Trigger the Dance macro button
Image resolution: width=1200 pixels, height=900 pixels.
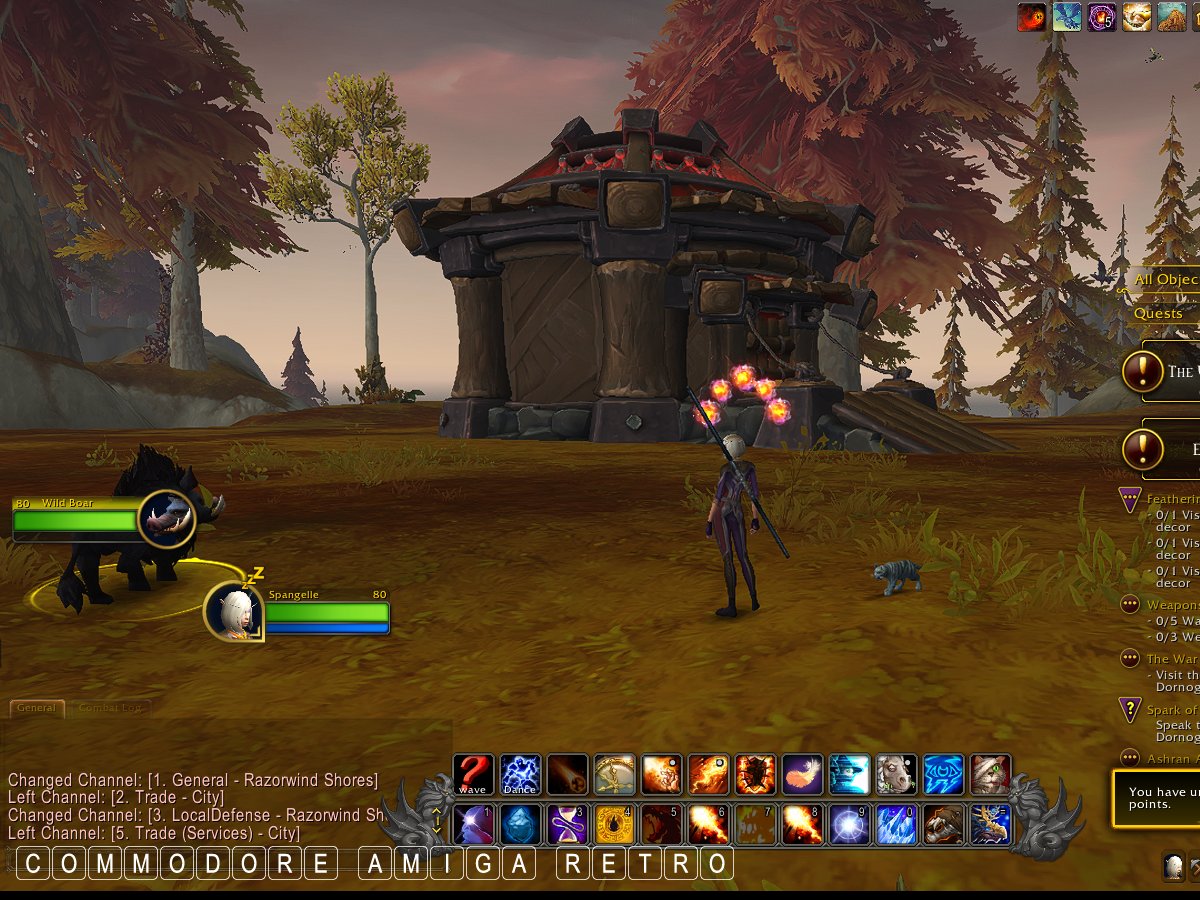(x=520, y=775)
